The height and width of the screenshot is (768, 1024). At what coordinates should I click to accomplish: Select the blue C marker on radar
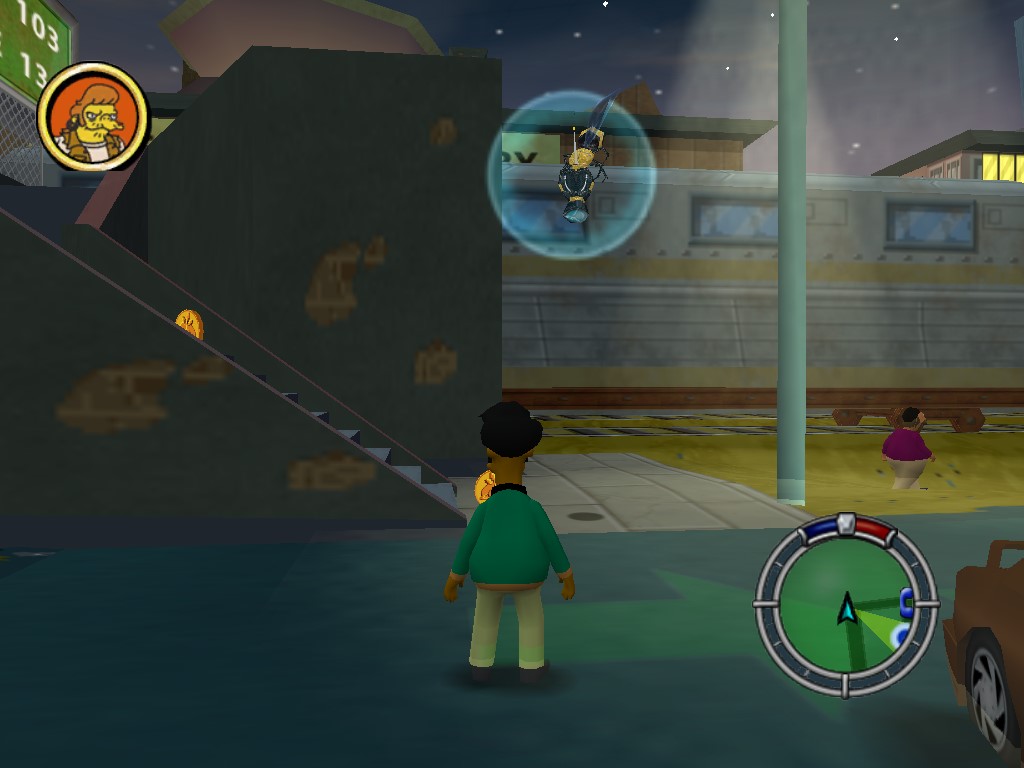click(x=906, y=601)
